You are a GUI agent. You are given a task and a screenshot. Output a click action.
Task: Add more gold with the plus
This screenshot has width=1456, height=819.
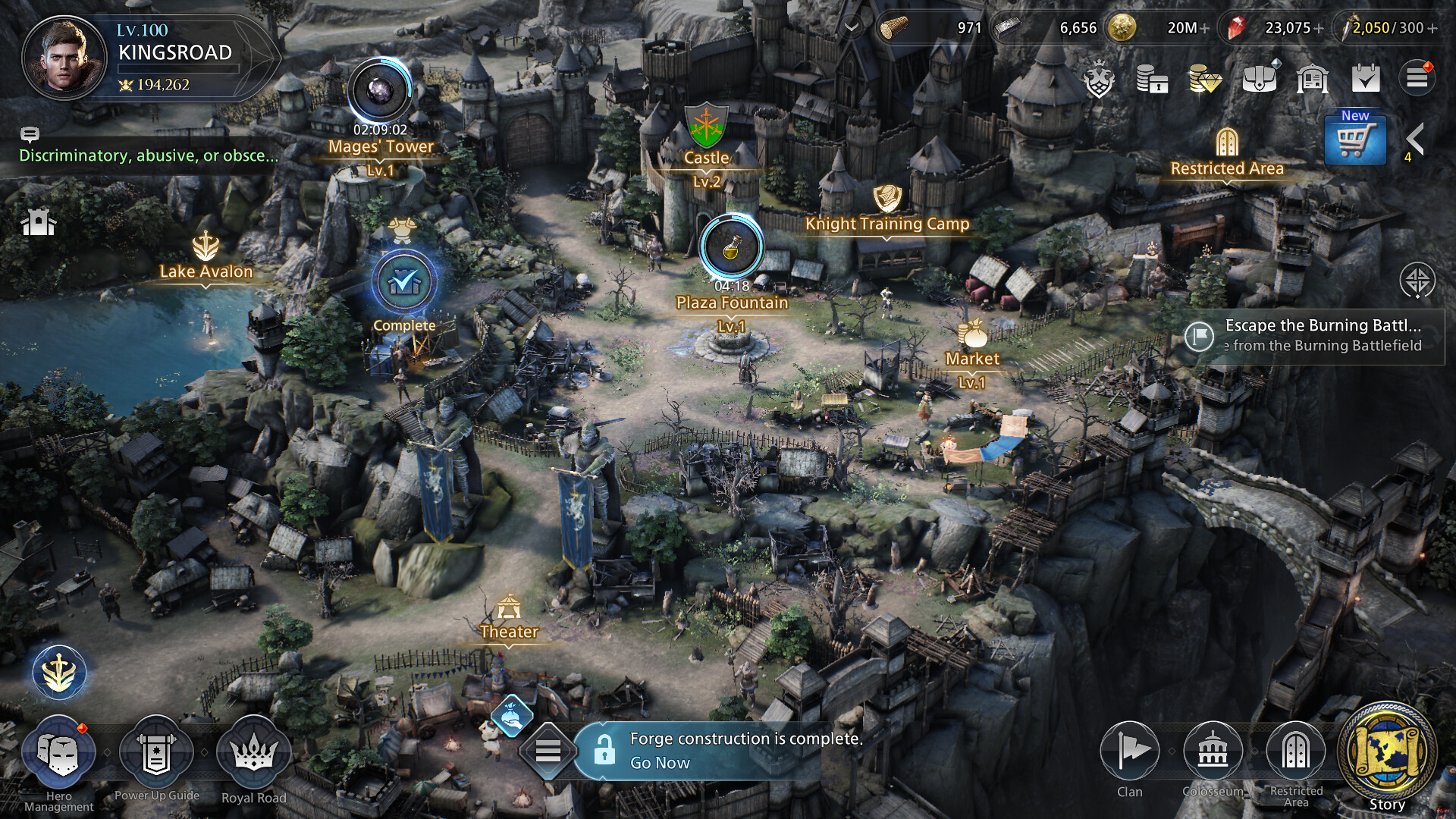click(1204, 28)
